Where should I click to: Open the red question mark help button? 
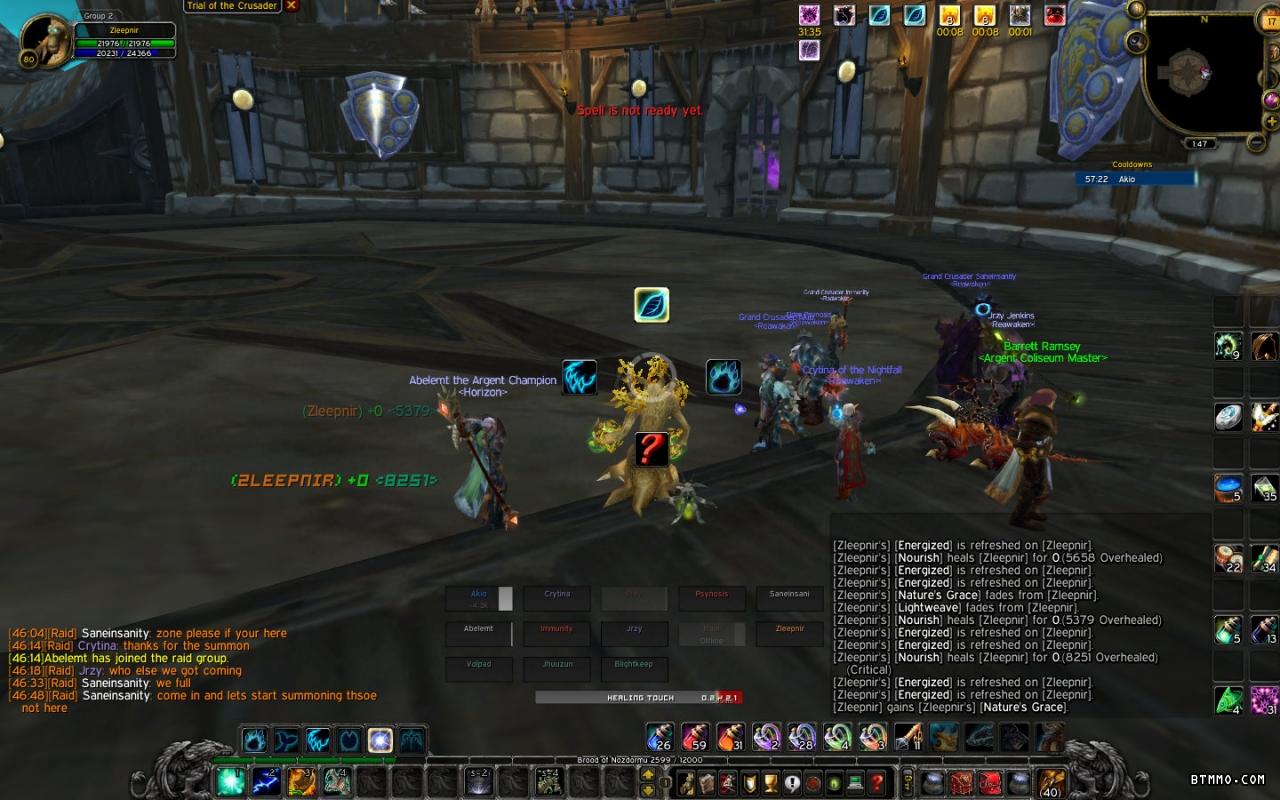point(877,782)
